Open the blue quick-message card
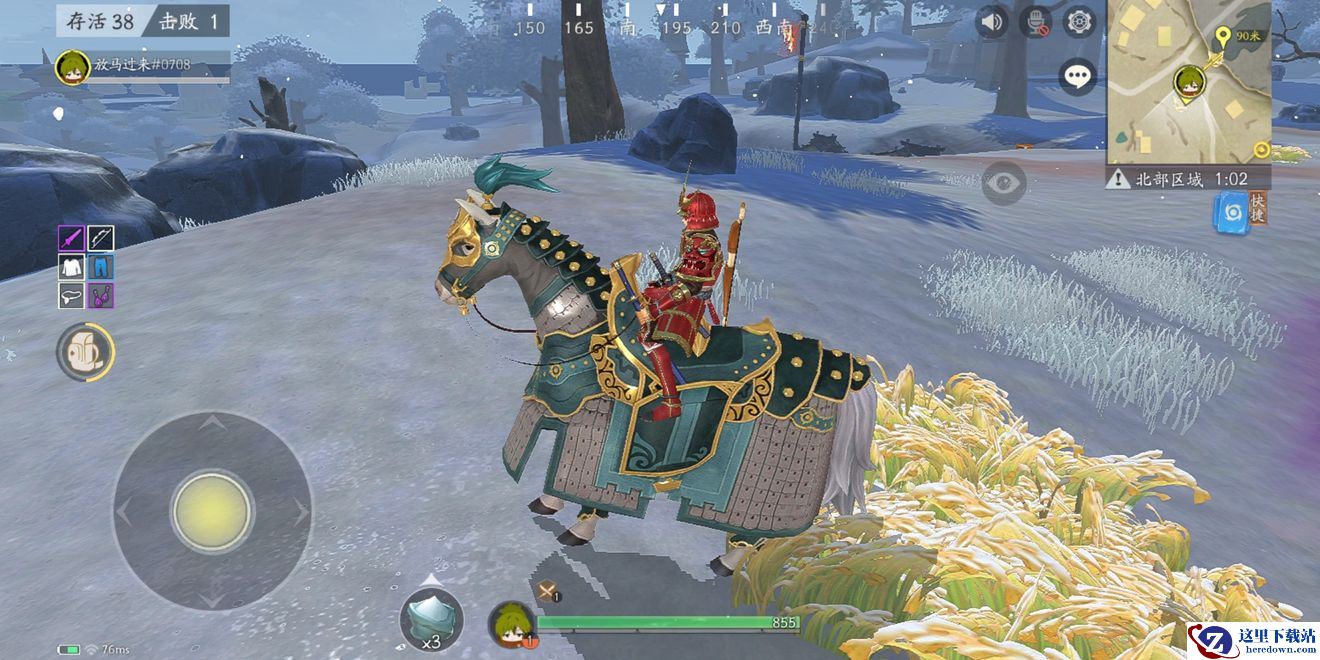Image resolution: width=1320 pixels, height=660 pixels. [x=1232, y=214]
